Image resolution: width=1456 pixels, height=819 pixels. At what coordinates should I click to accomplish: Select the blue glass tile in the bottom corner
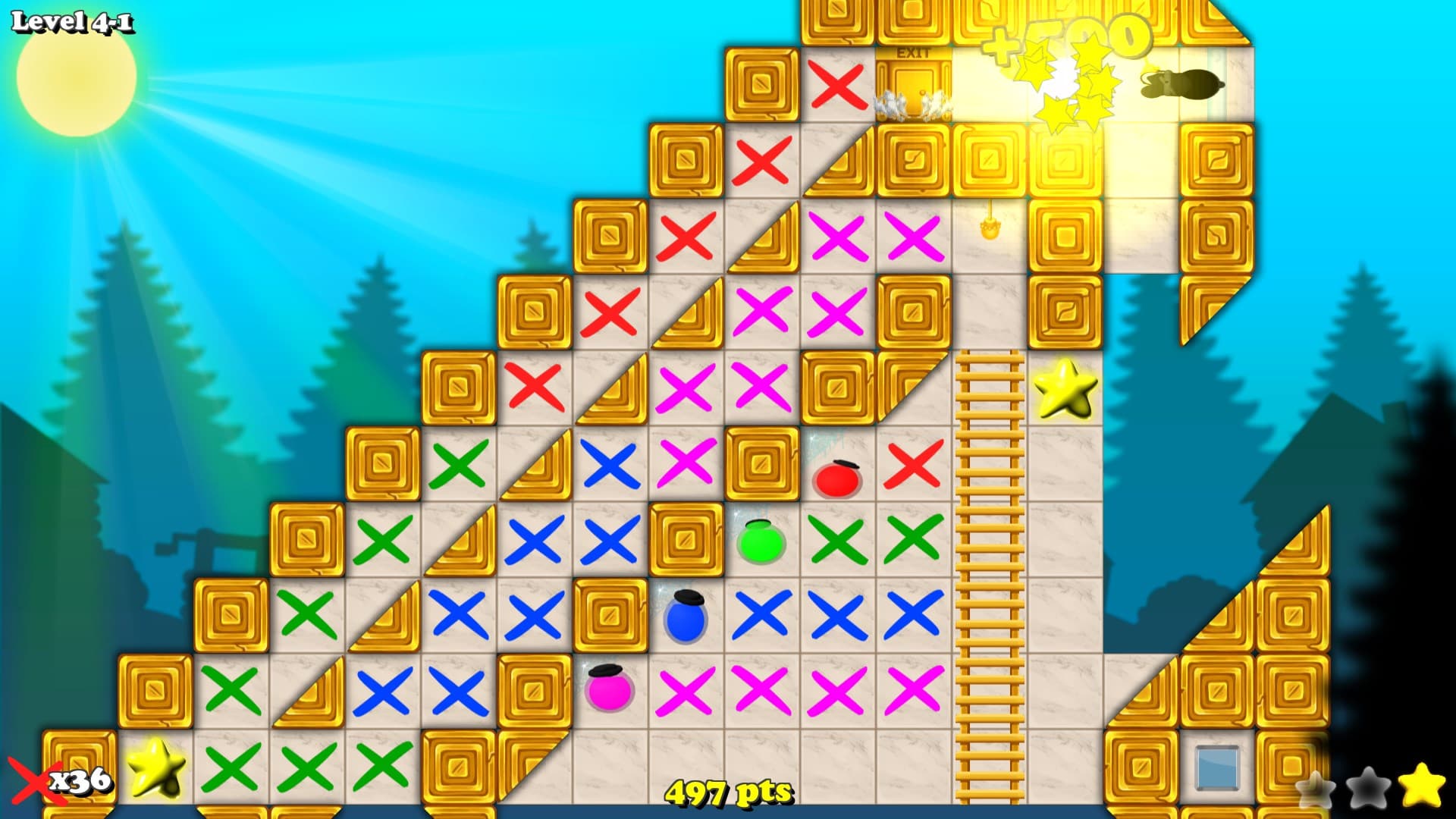point(1218,767)
